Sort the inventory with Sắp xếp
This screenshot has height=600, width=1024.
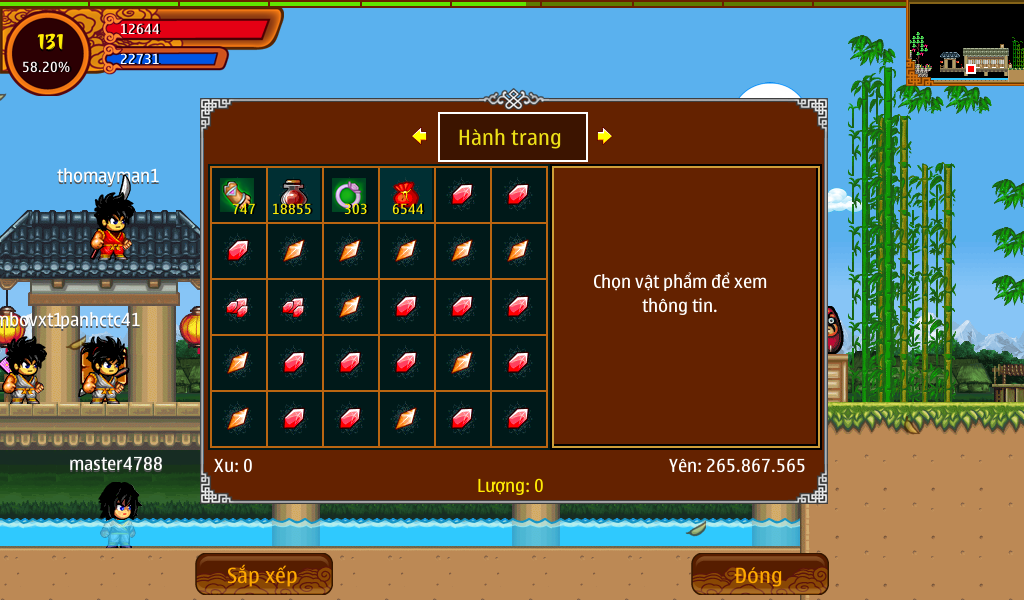[263, 575]
